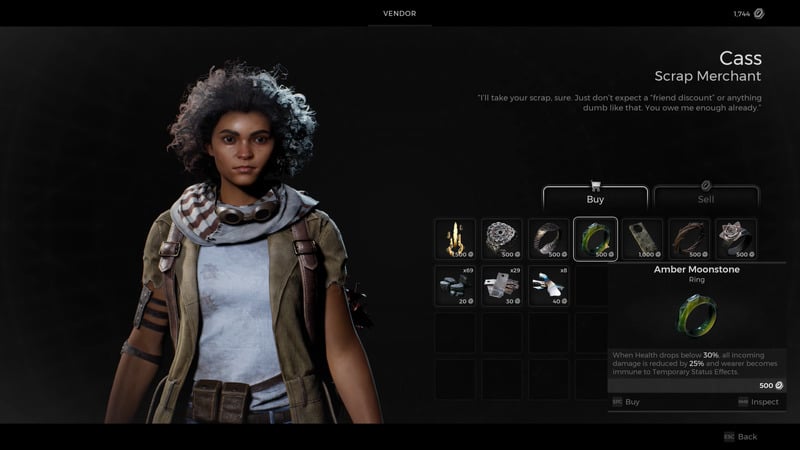Select the golden candles item for 1,500 scrap
Viewport: 800px width, 450px height.
click(455, 239)
